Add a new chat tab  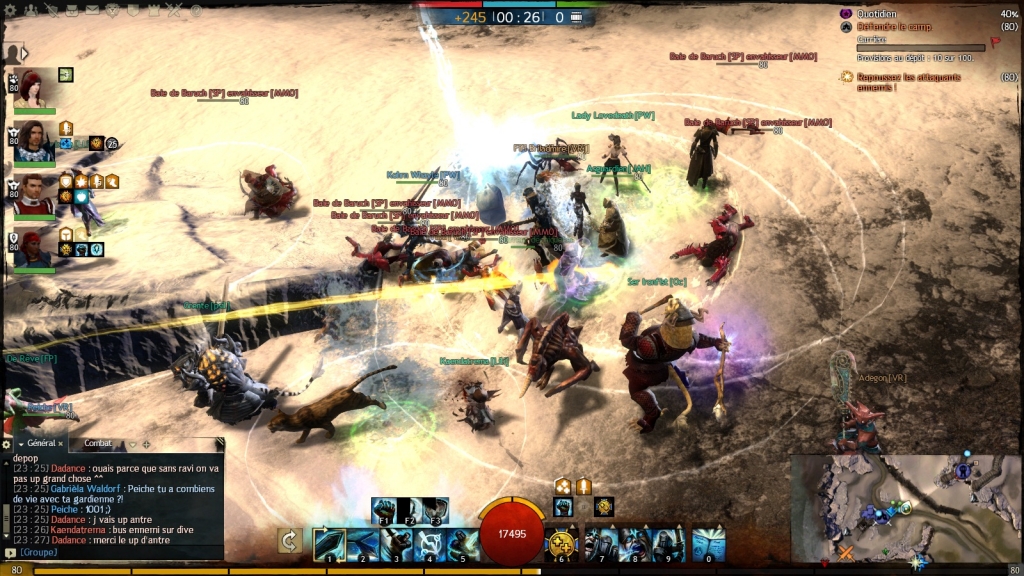click(146, 443)
